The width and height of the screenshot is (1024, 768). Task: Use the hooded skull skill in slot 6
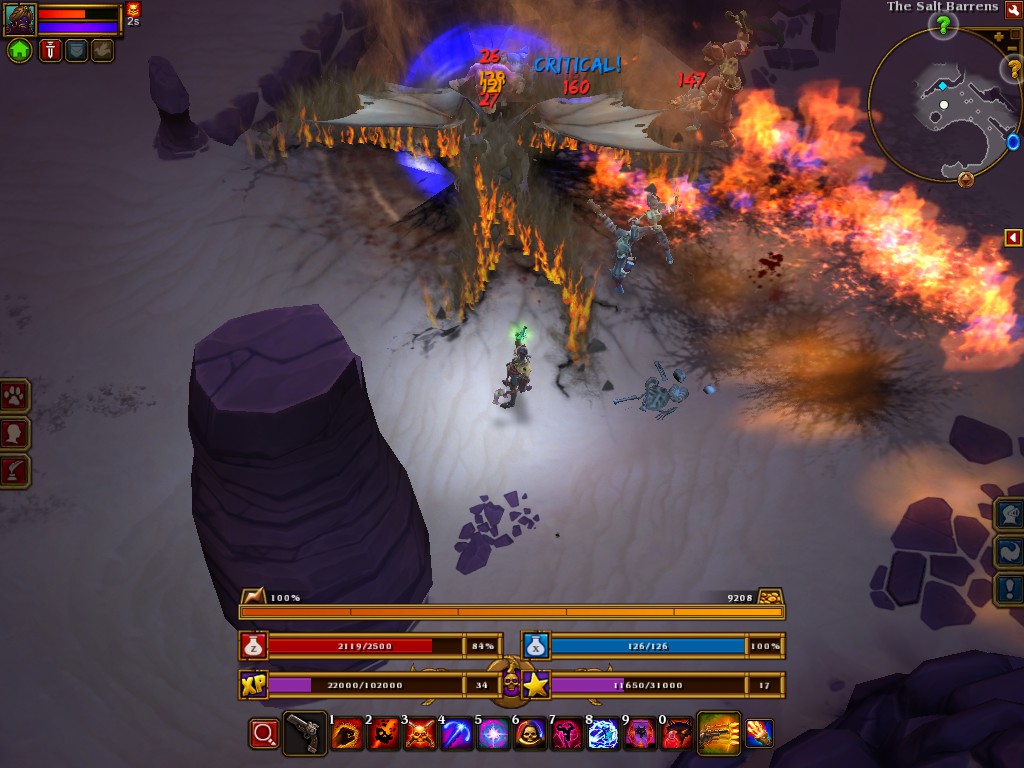pos(529,734)
